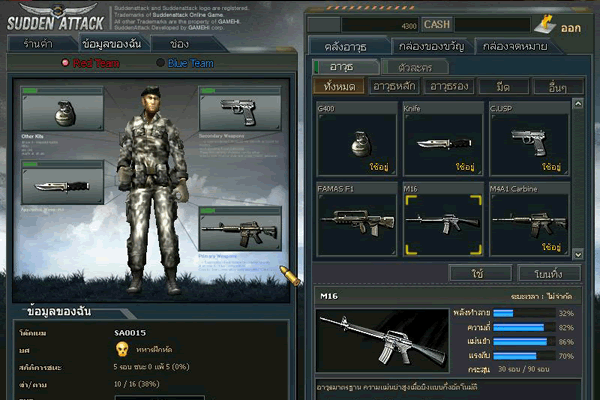Switch to the กล่องของขวัญ gift box tab
The height and width of the screenshot is (400, 600).
tap(432, 46)
